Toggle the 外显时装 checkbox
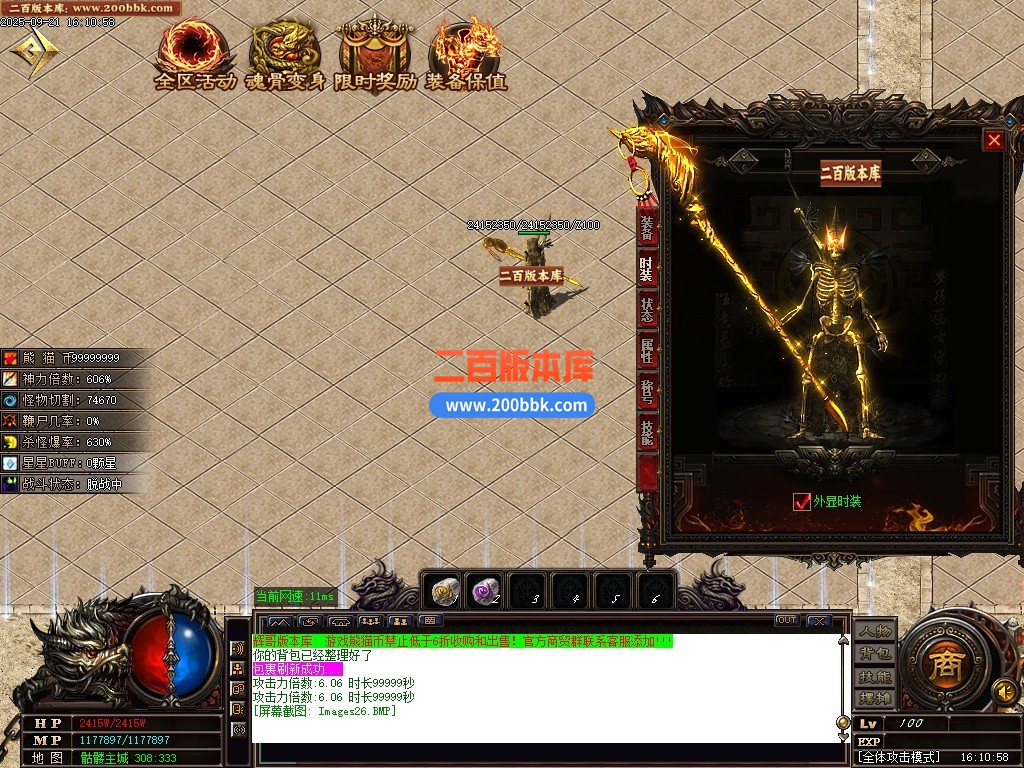 pos(802,502)
